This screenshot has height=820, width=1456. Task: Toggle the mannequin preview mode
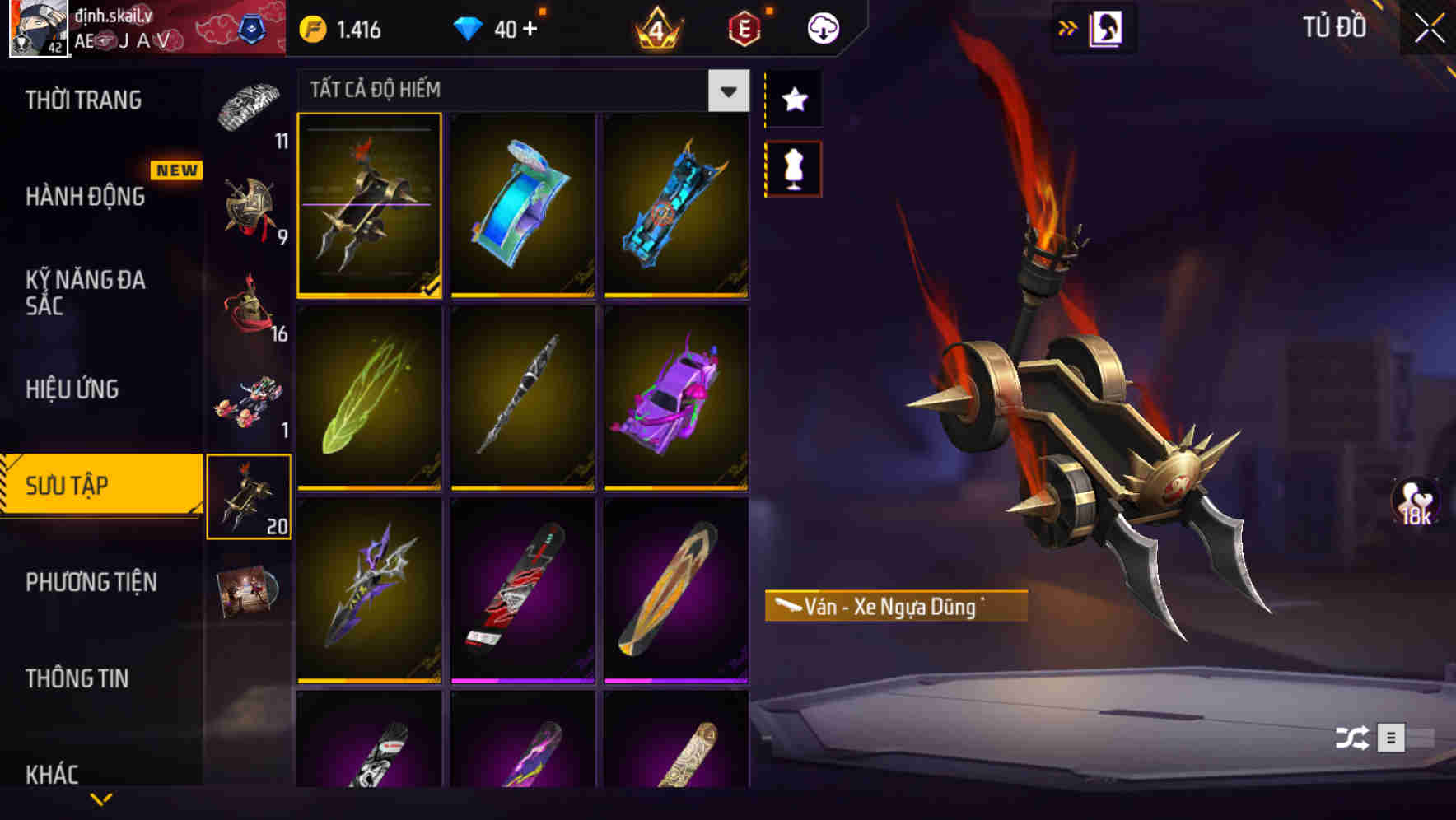(x=793, y=167)
